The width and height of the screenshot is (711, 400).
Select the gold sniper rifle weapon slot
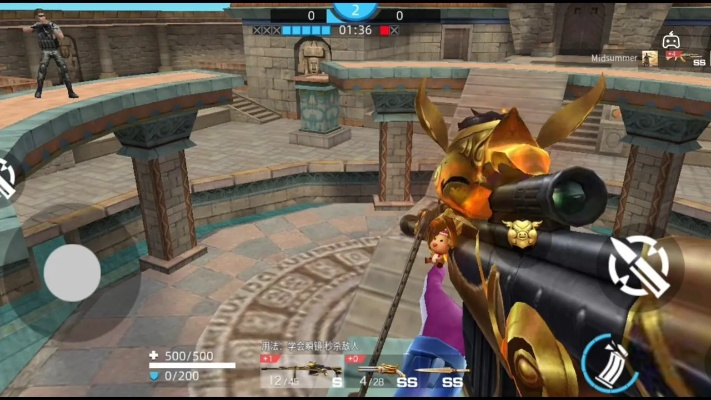tap(300, 372)
